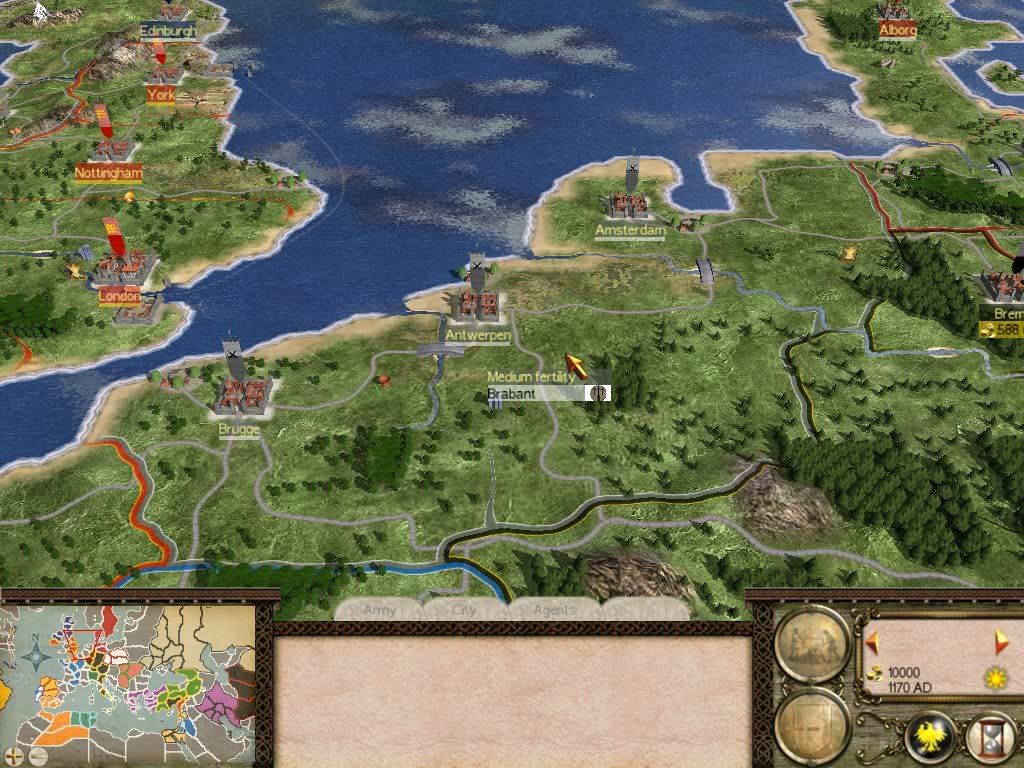Select the Brugge settlement label
This screenshot has width=1024, height=768.
point(238,430)
